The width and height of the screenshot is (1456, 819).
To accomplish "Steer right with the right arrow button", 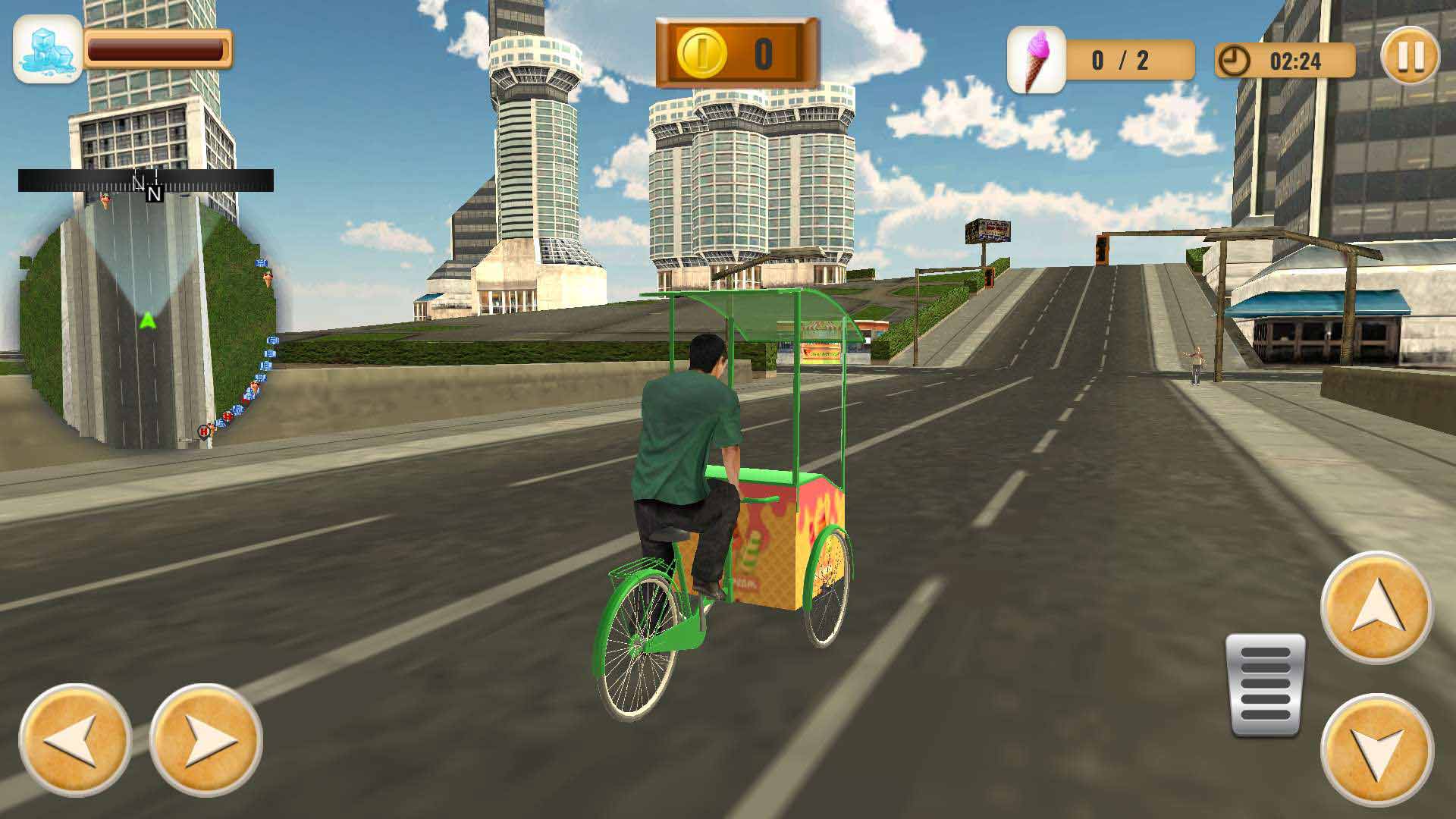I will [206, 740].
